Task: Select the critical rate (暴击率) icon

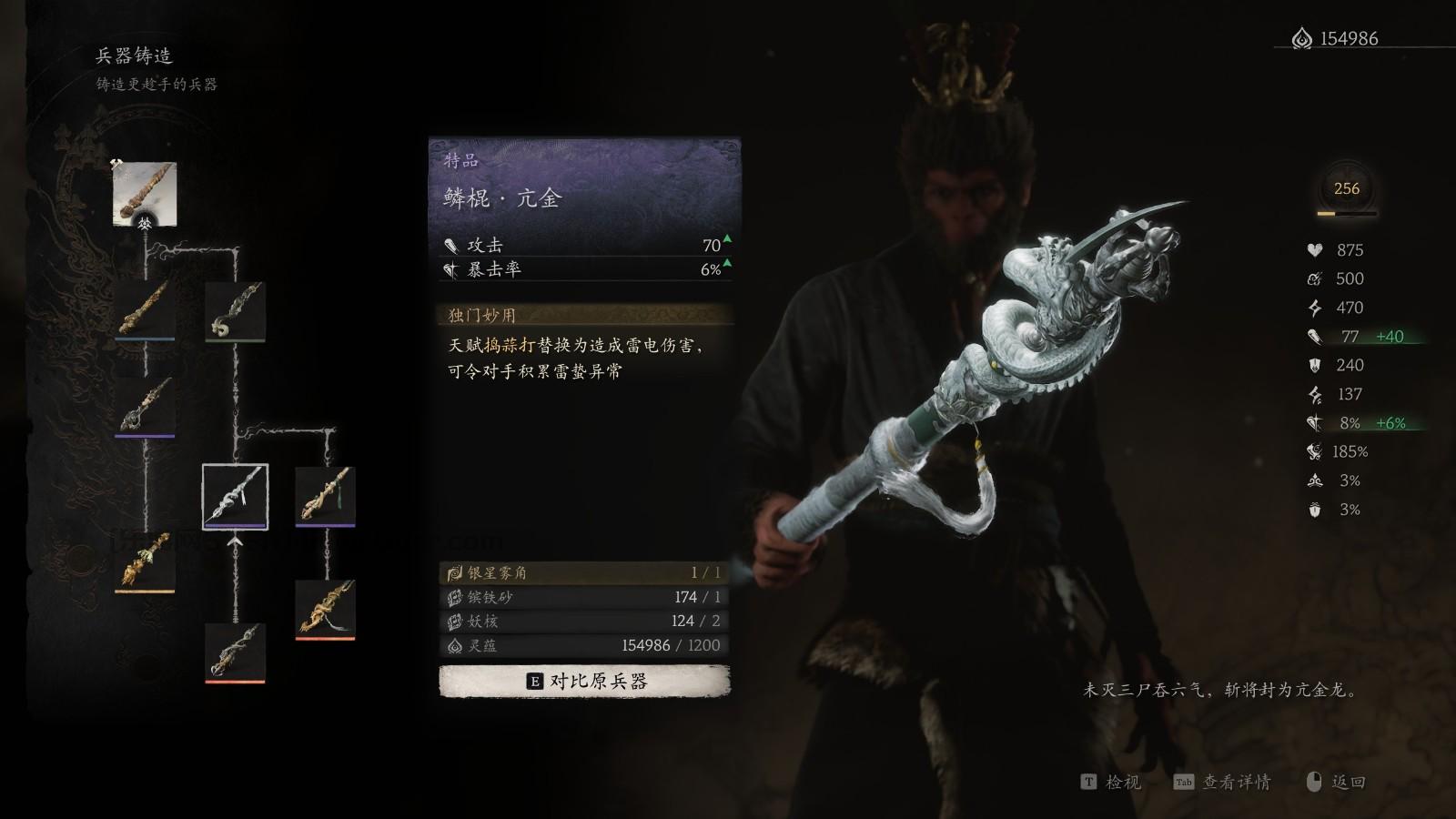Action: 450,268
